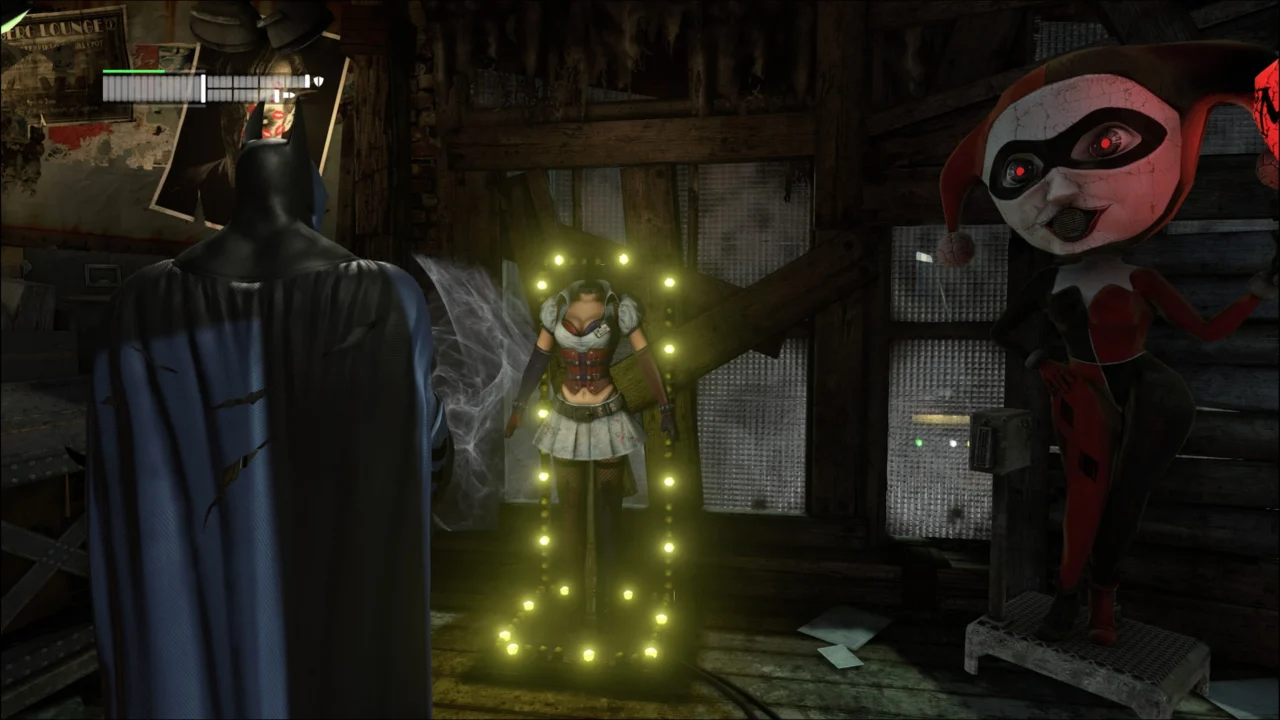Click the shield icon at the health bar's end
Screen dimensions: 1280x720
point(318,80)
